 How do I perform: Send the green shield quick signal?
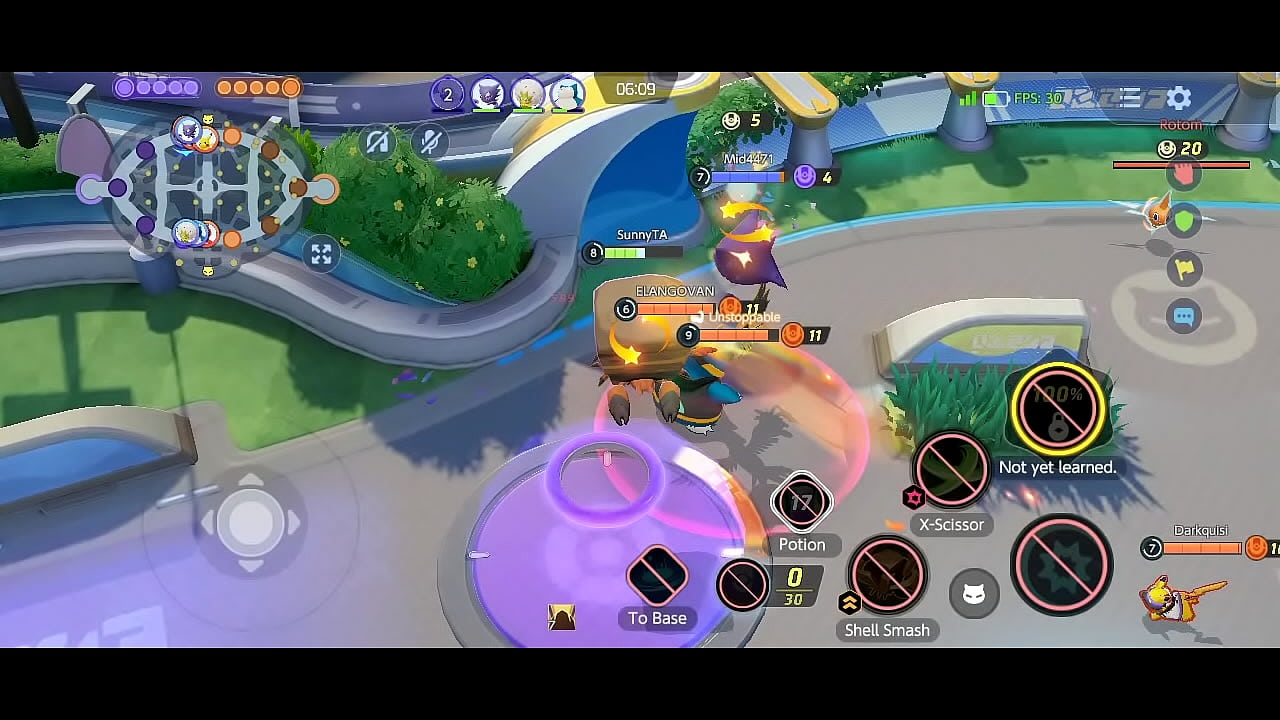1184,221
